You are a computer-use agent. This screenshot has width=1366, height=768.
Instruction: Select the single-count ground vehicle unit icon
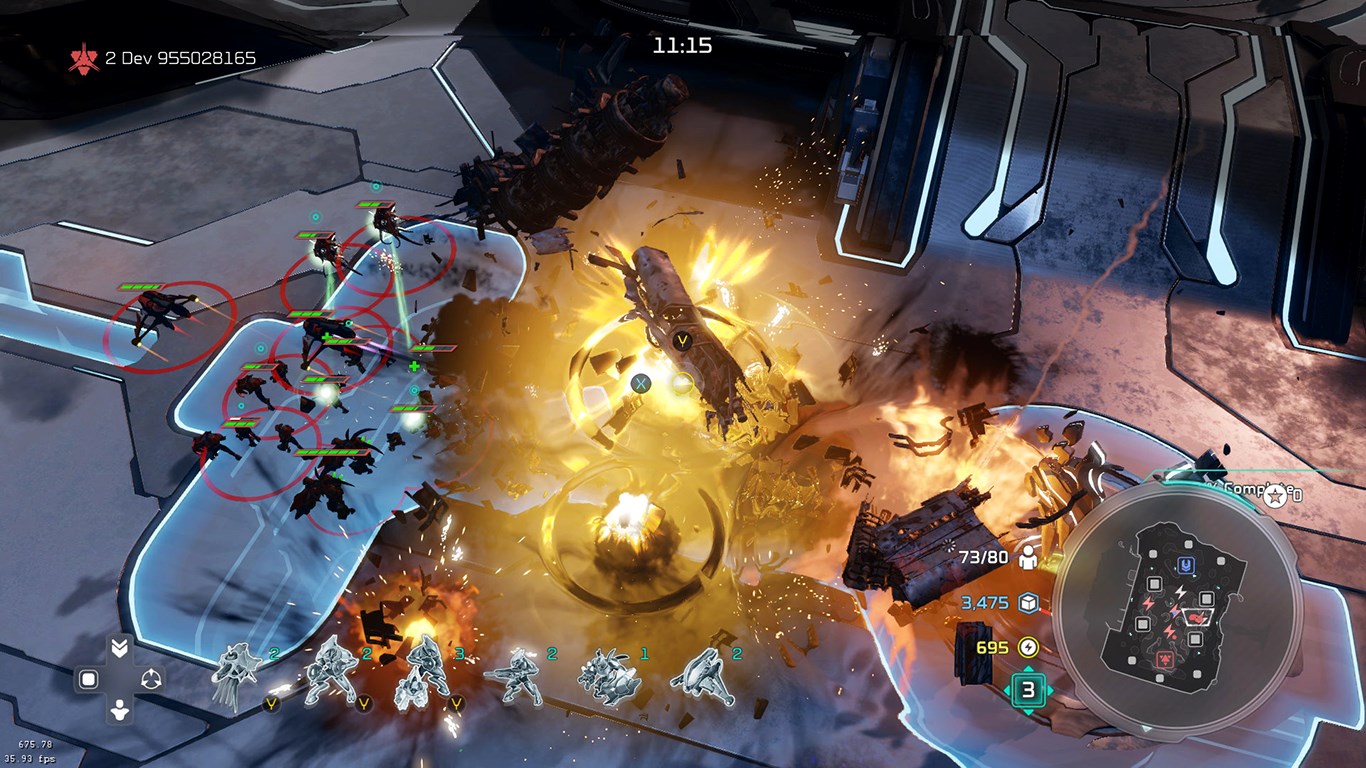click(607, 677)
